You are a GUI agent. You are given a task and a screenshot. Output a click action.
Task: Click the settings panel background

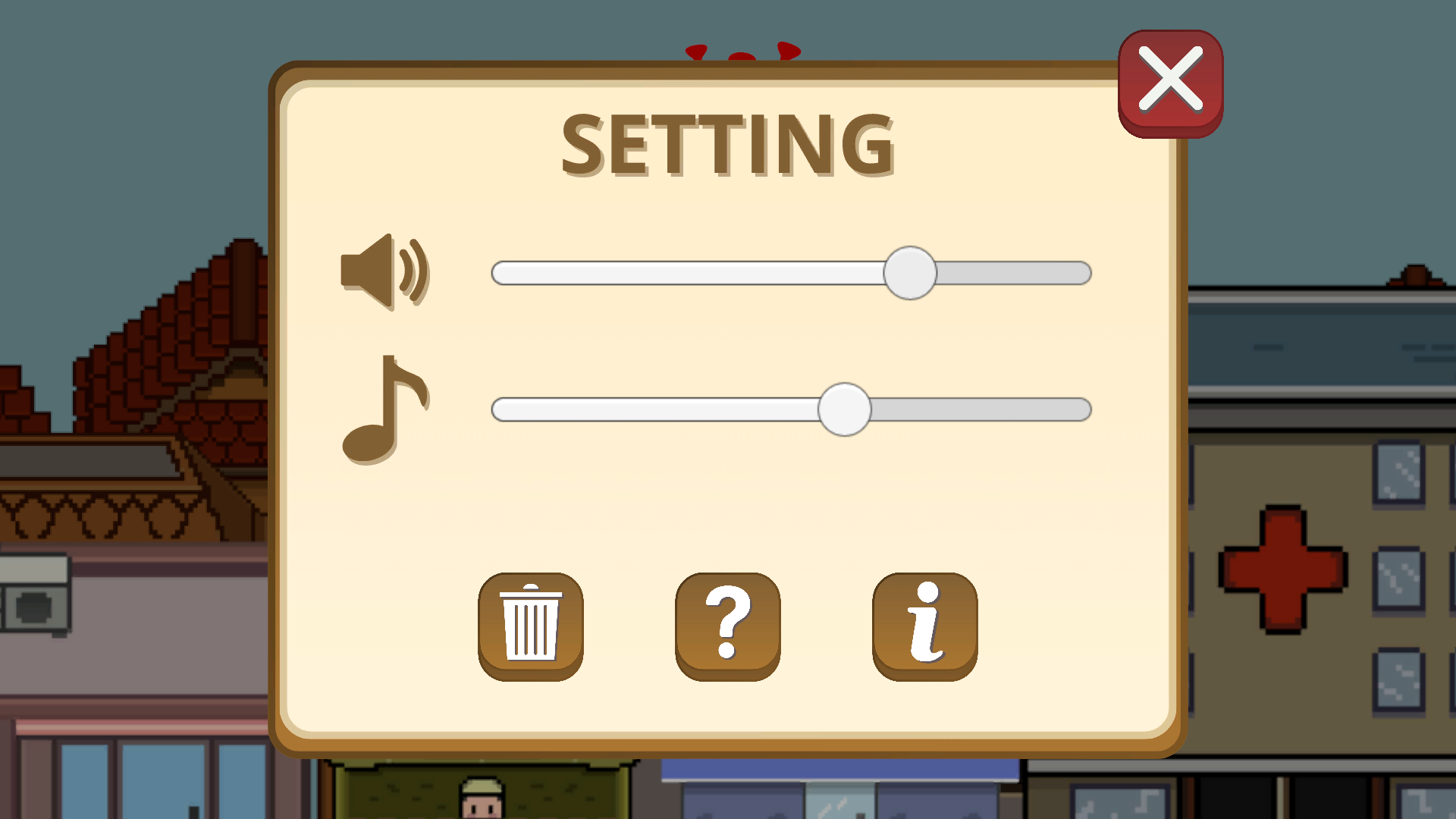pyautogui.click(x=728, y=516)
